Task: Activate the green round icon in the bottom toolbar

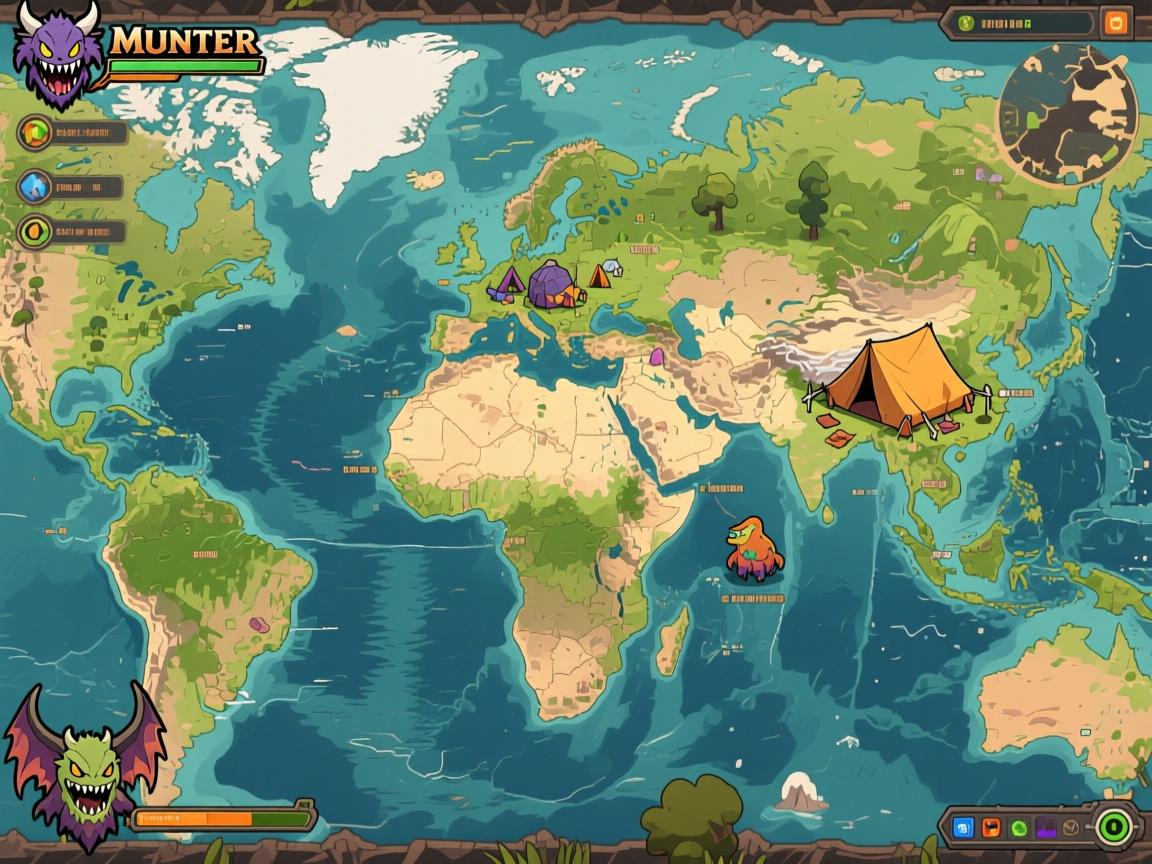Action: [x=1018, y=827]
